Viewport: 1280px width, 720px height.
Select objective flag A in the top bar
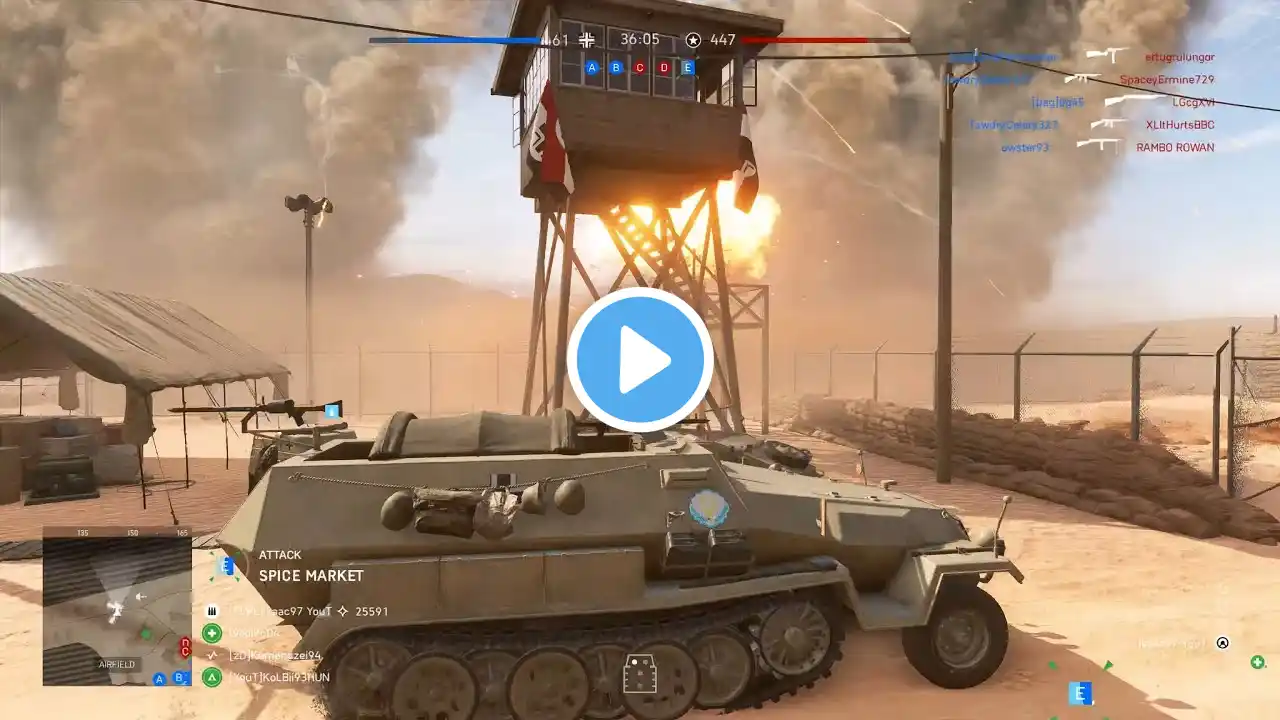(x=592, y=68)
